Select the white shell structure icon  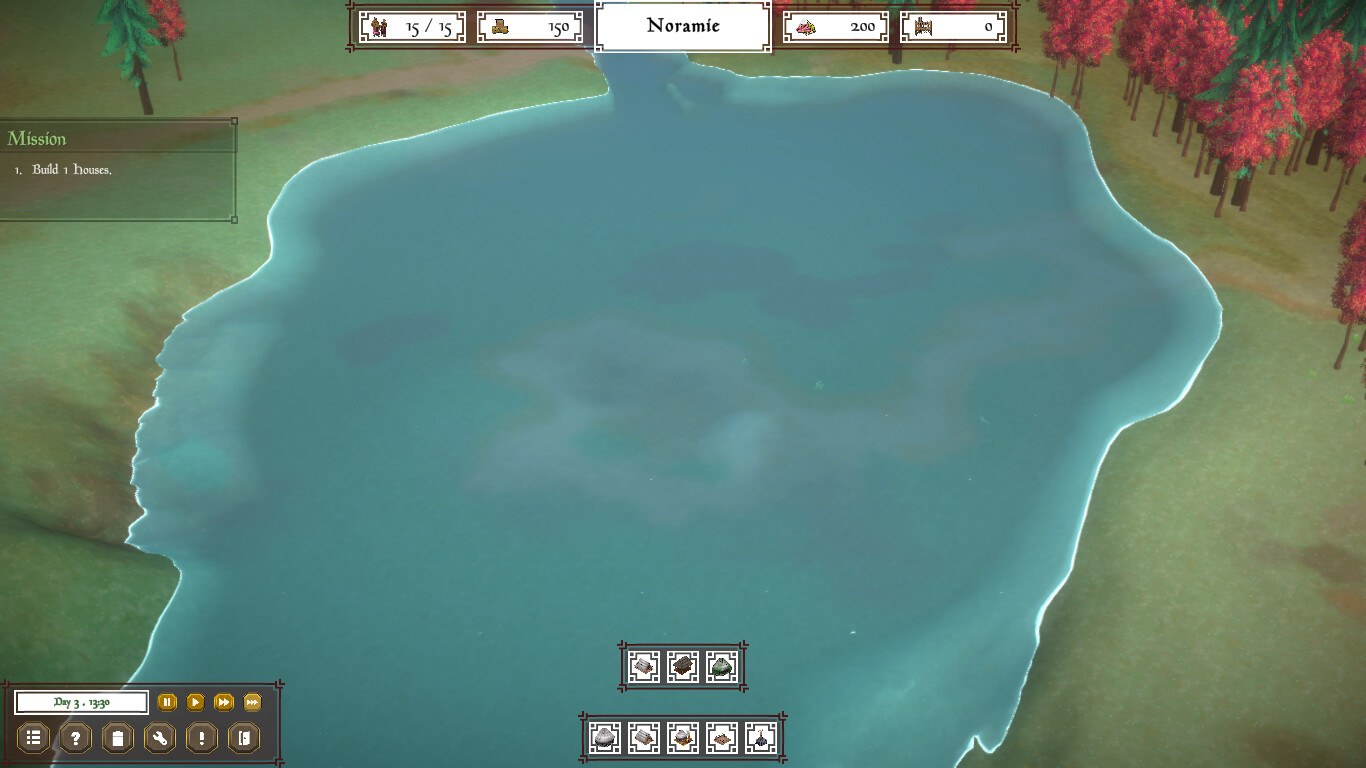(603, 737)
